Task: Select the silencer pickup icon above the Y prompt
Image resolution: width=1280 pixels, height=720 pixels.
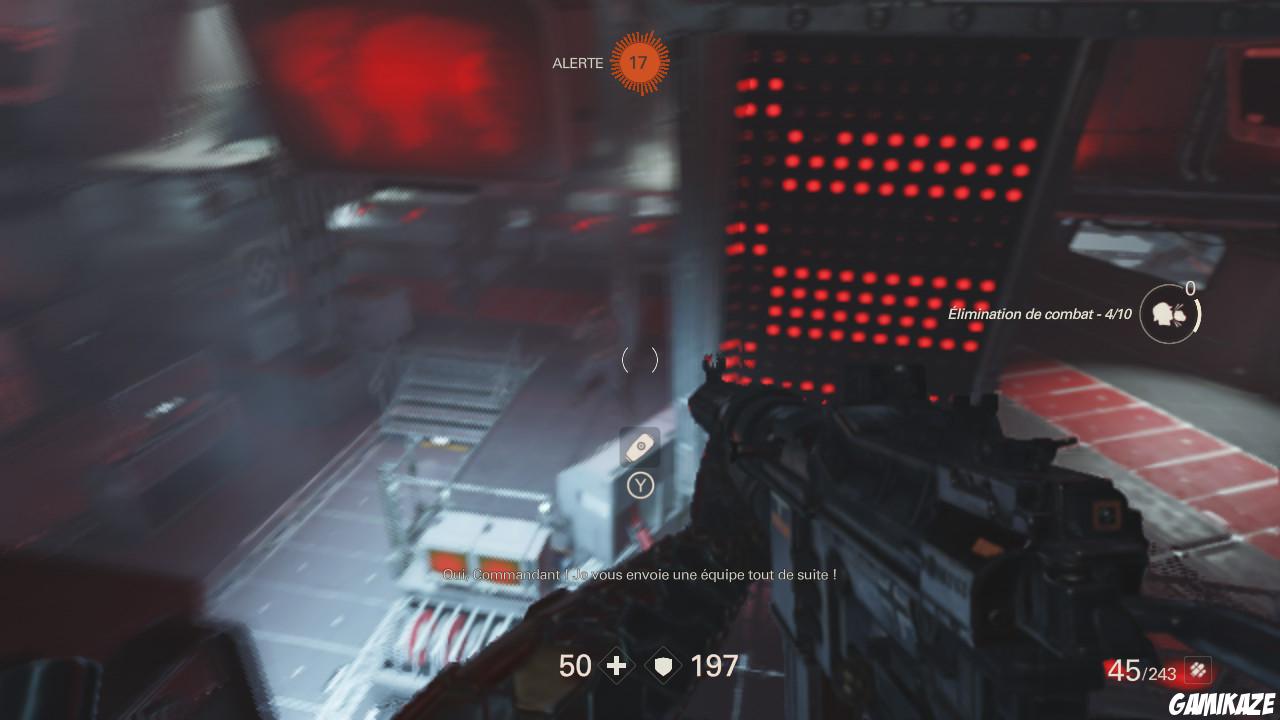Action: coord(640,446)
